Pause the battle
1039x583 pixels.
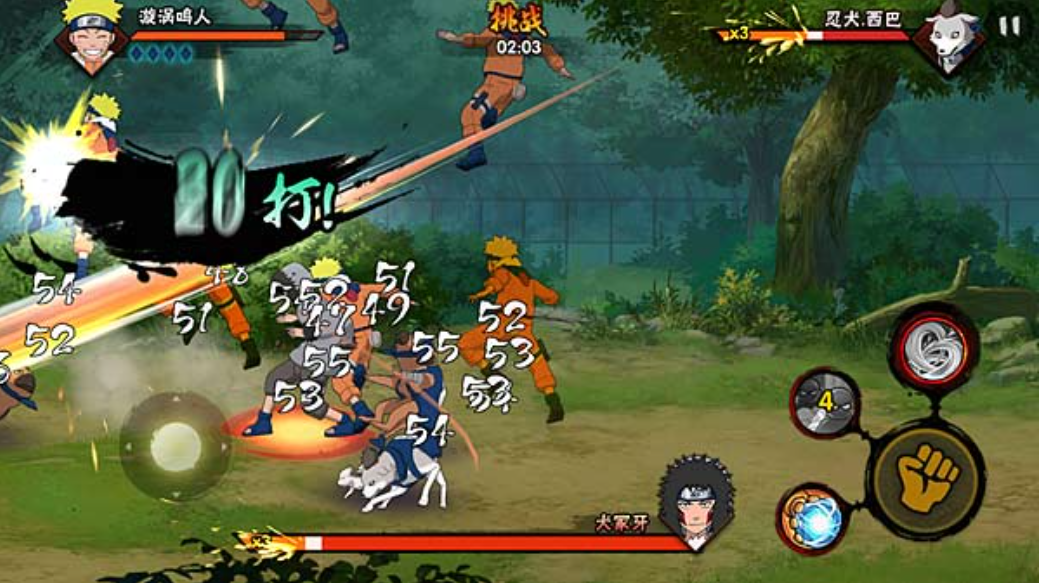pos(1010,27)
